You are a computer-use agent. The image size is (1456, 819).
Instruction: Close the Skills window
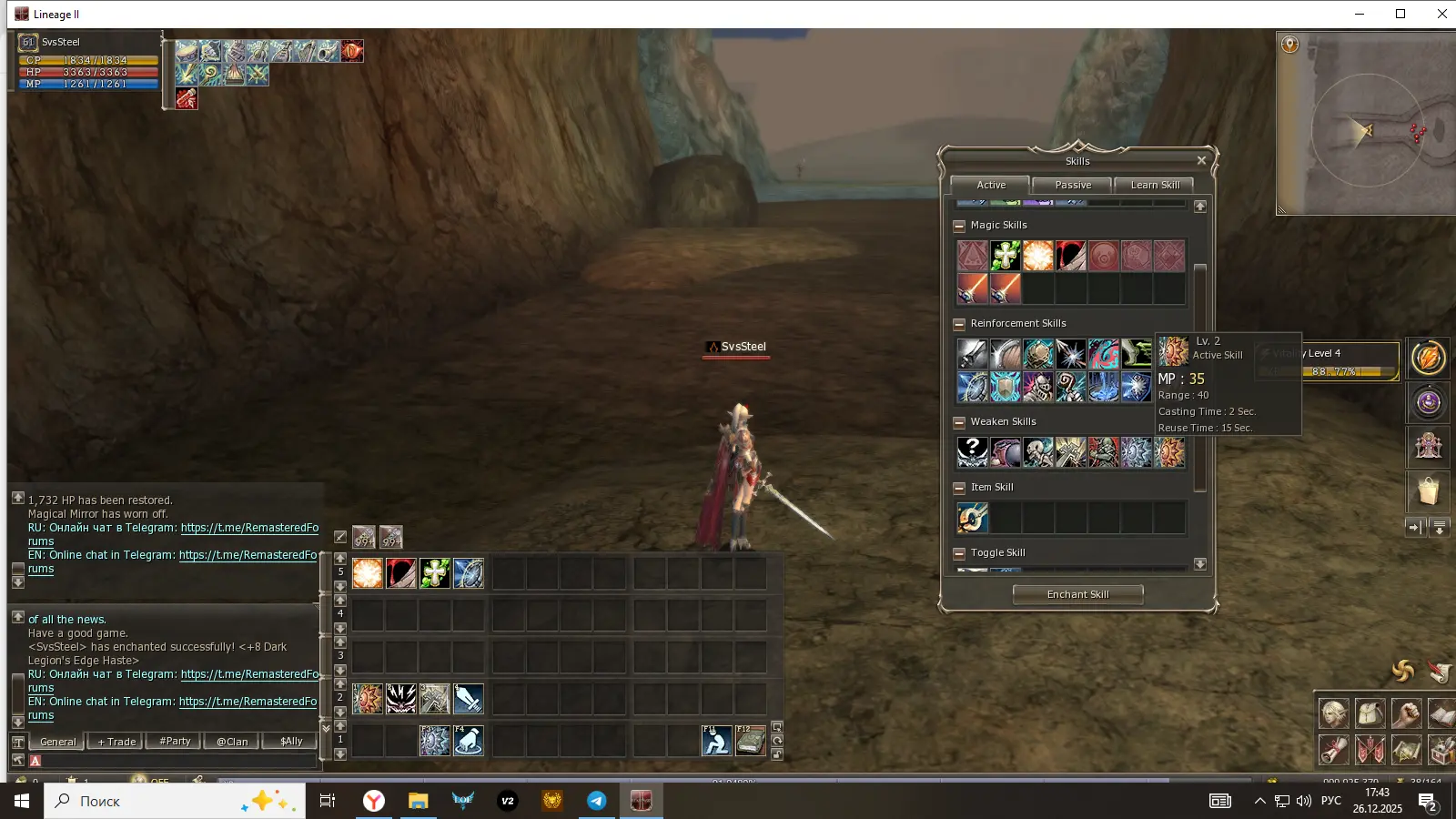tap(1201, 161)
